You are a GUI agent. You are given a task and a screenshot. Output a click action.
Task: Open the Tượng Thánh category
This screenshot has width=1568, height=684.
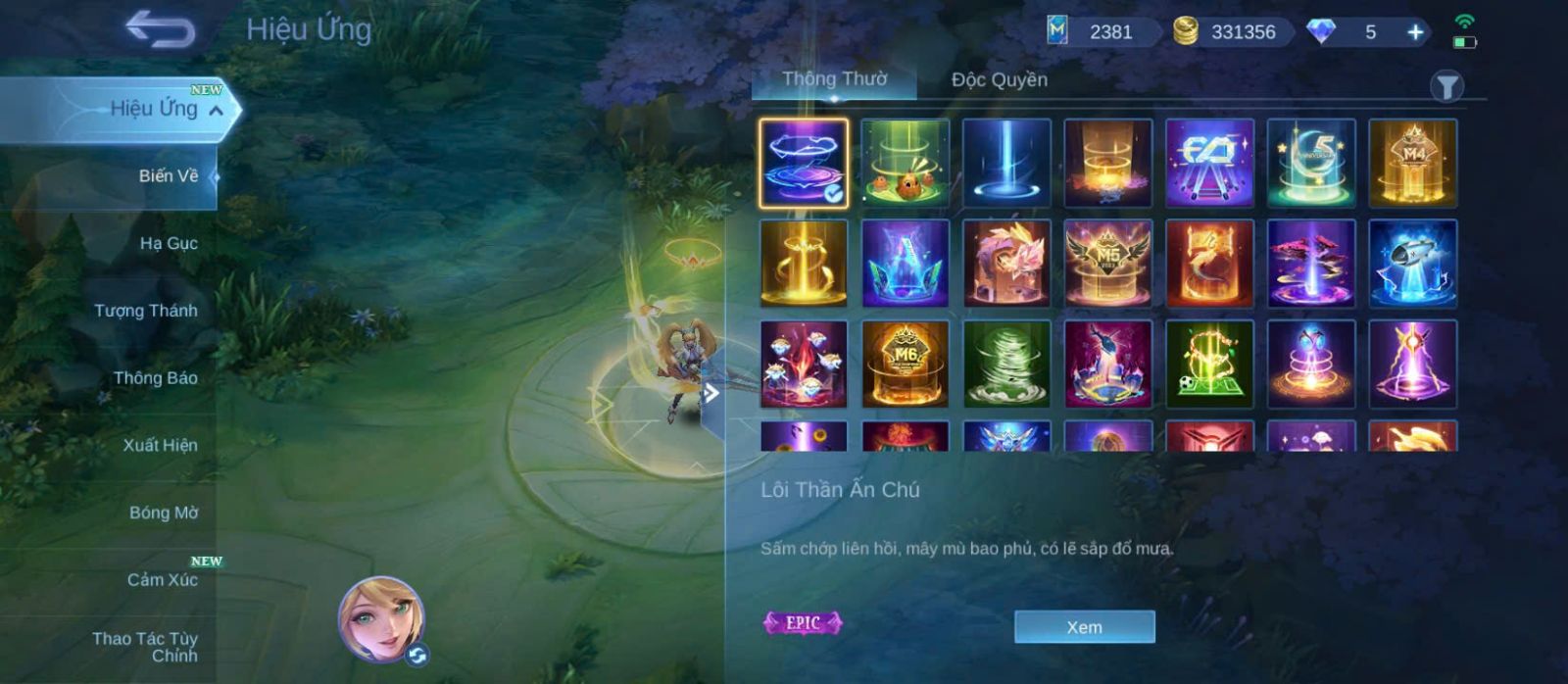pos(145,311)
